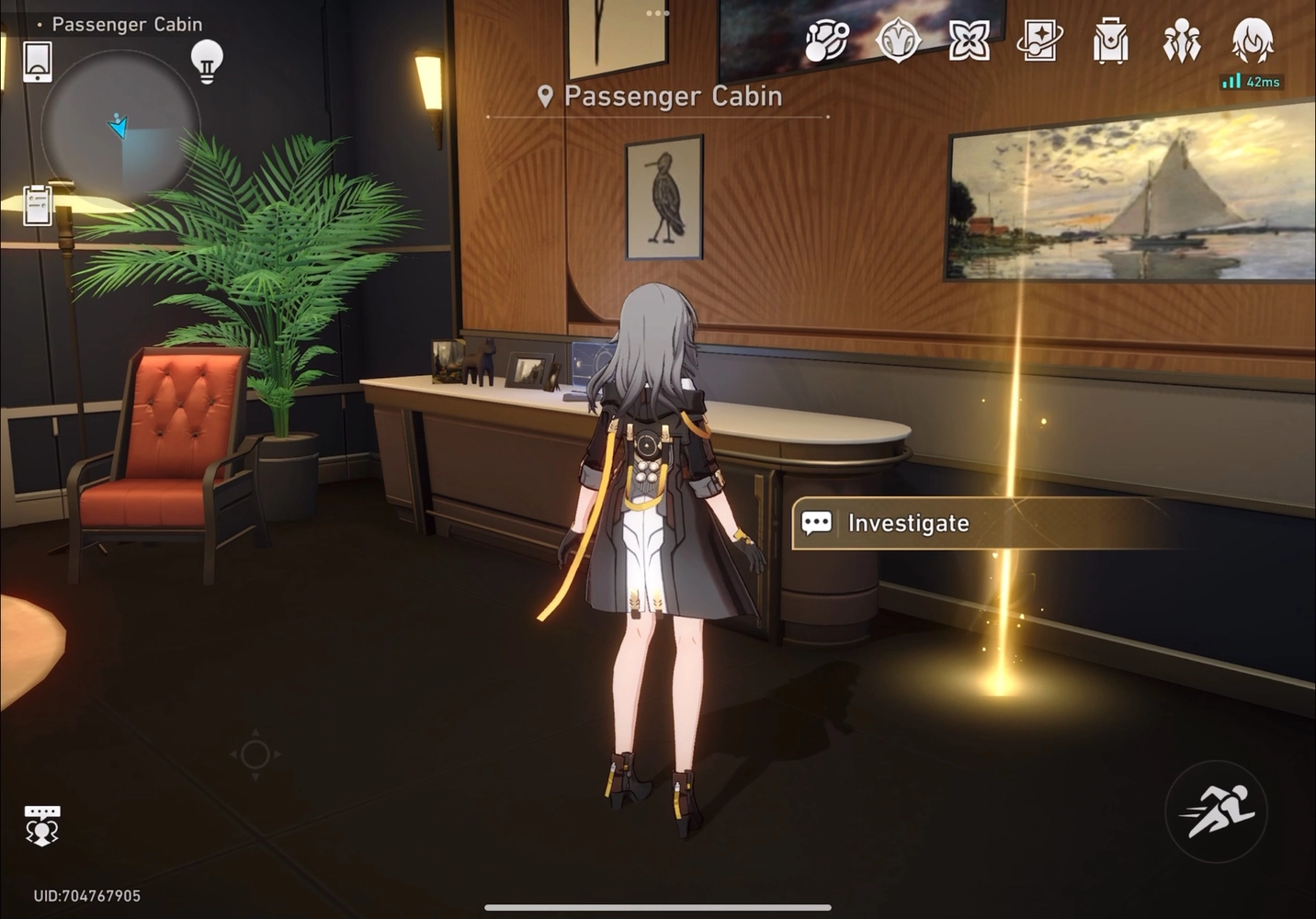This screenshot has height=919, width=1316.
Task: Open the Synthesize menu icon
Action: pos(825,41)
